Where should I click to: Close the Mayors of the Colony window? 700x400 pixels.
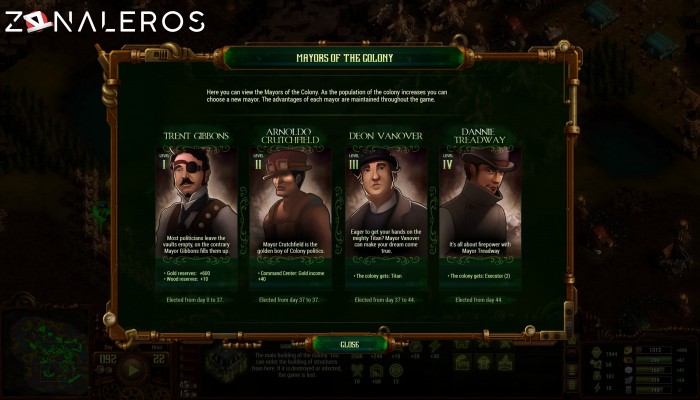point(349,344)
